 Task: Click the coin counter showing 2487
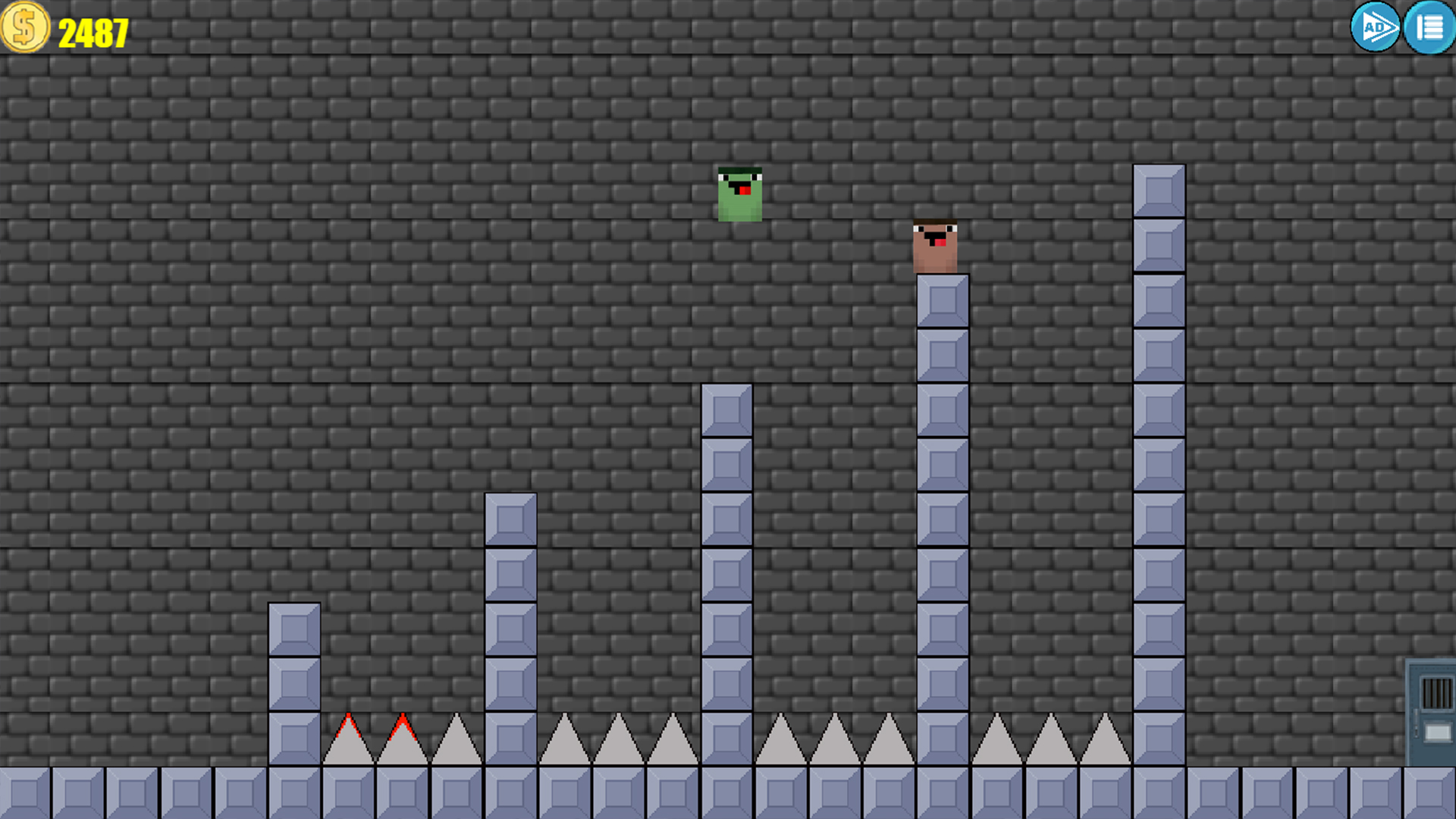coord(93,30)
